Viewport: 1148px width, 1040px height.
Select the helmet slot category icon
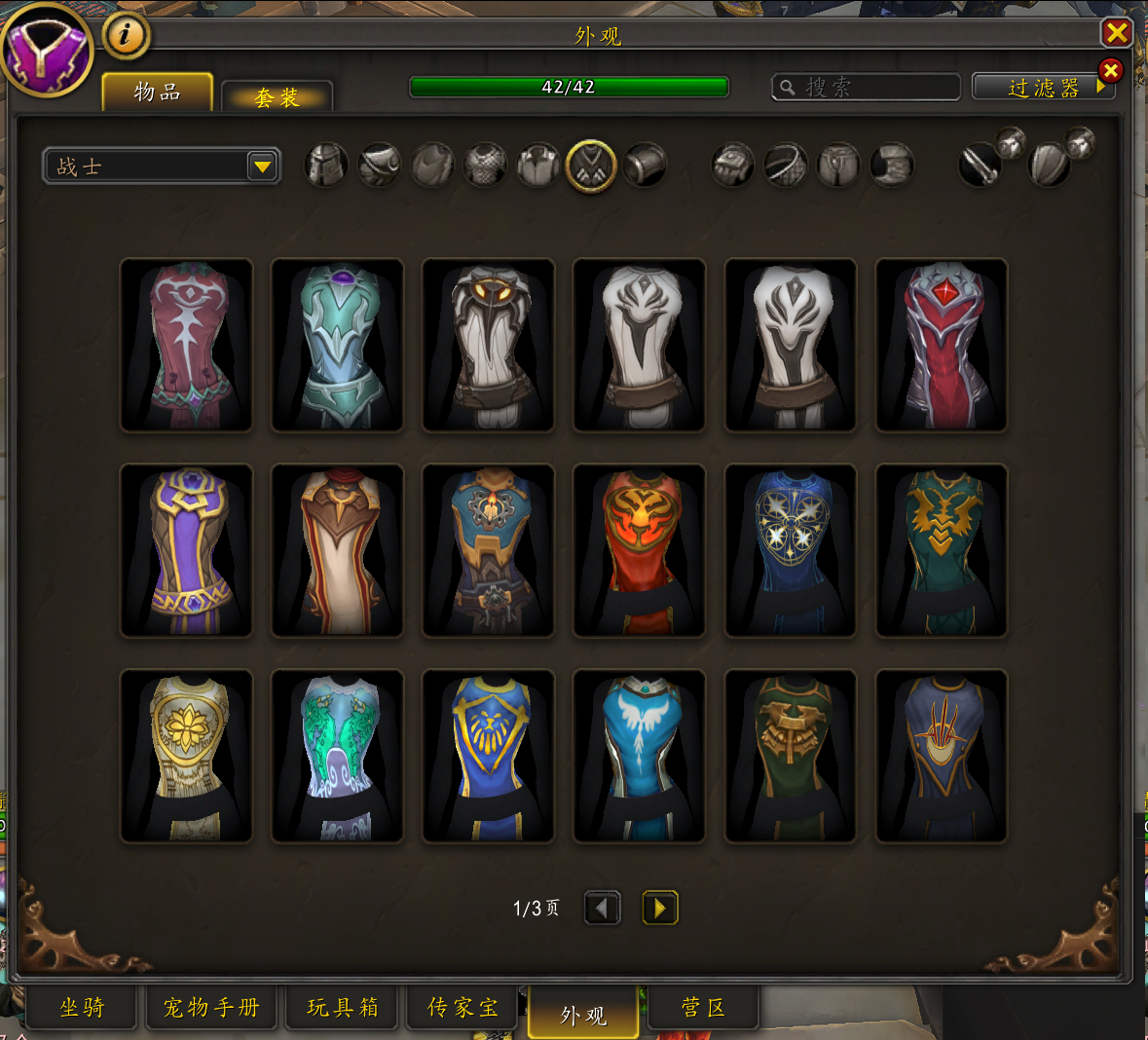tap(326, 166)
